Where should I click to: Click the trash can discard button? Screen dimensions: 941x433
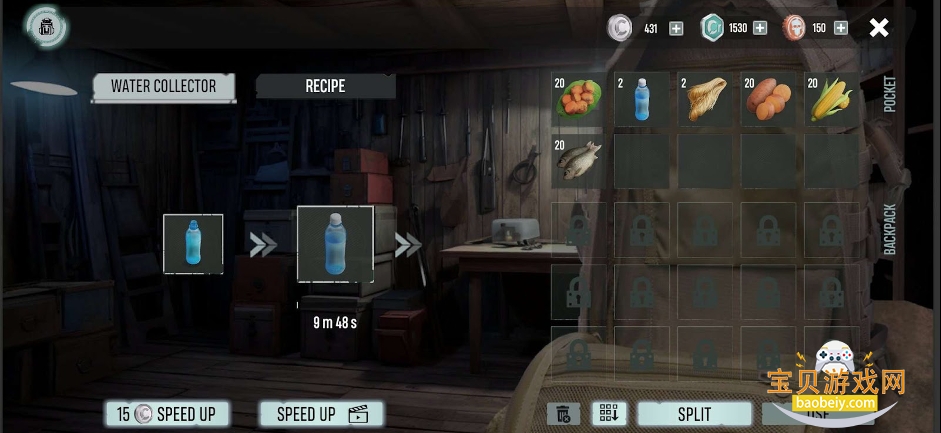(564, 414)
